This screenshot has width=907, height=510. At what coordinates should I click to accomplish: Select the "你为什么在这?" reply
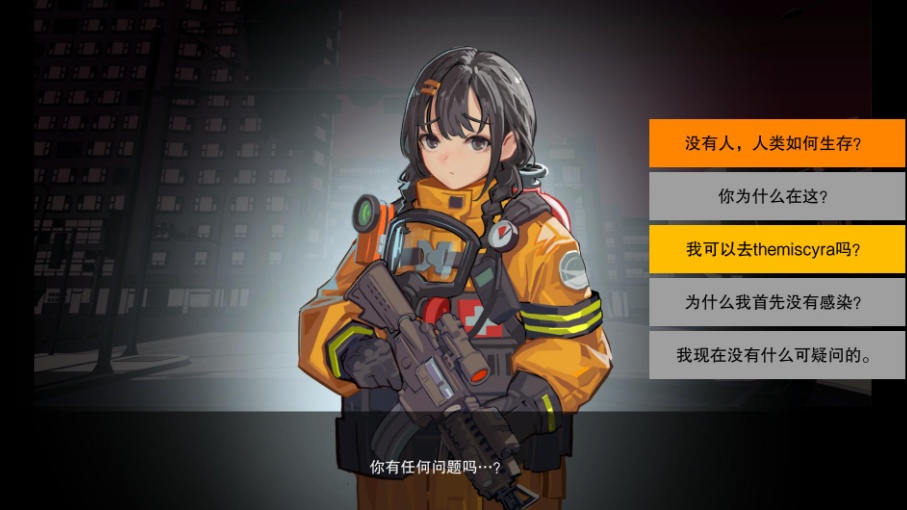[773, 196]
